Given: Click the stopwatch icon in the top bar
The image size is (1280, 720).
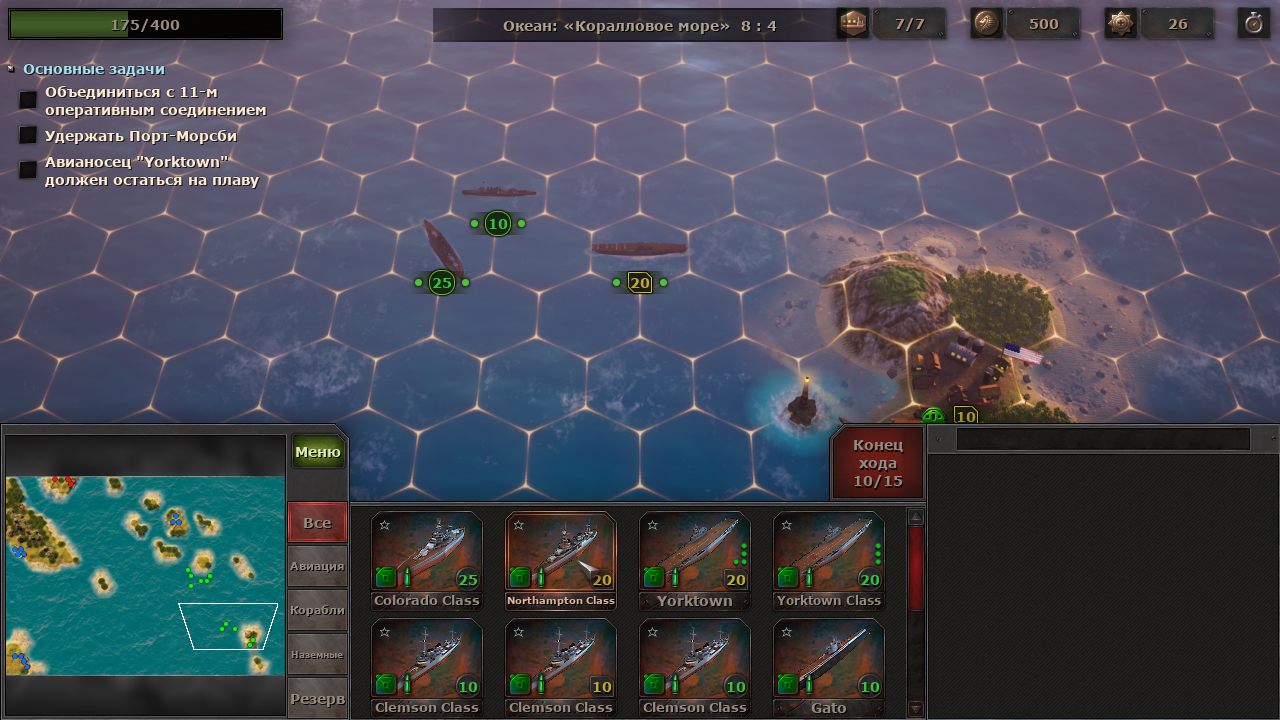Looking at the screenshot, I should tap(1253, 24).
